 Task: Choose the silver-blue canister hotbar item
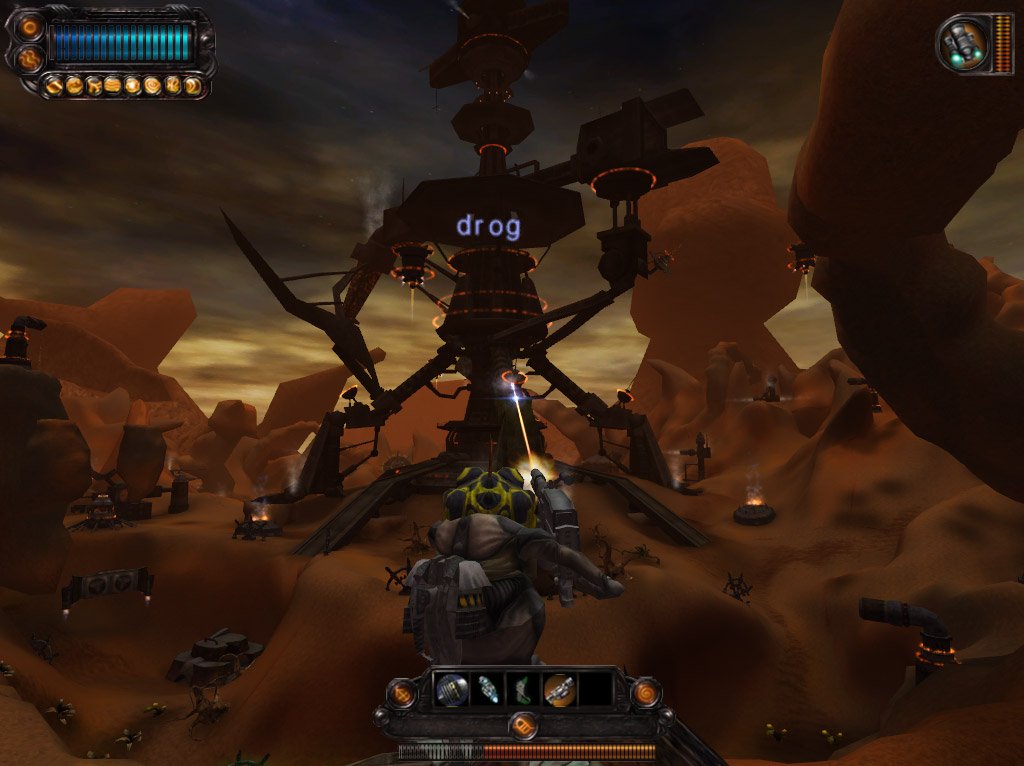[x=488, y=690]
